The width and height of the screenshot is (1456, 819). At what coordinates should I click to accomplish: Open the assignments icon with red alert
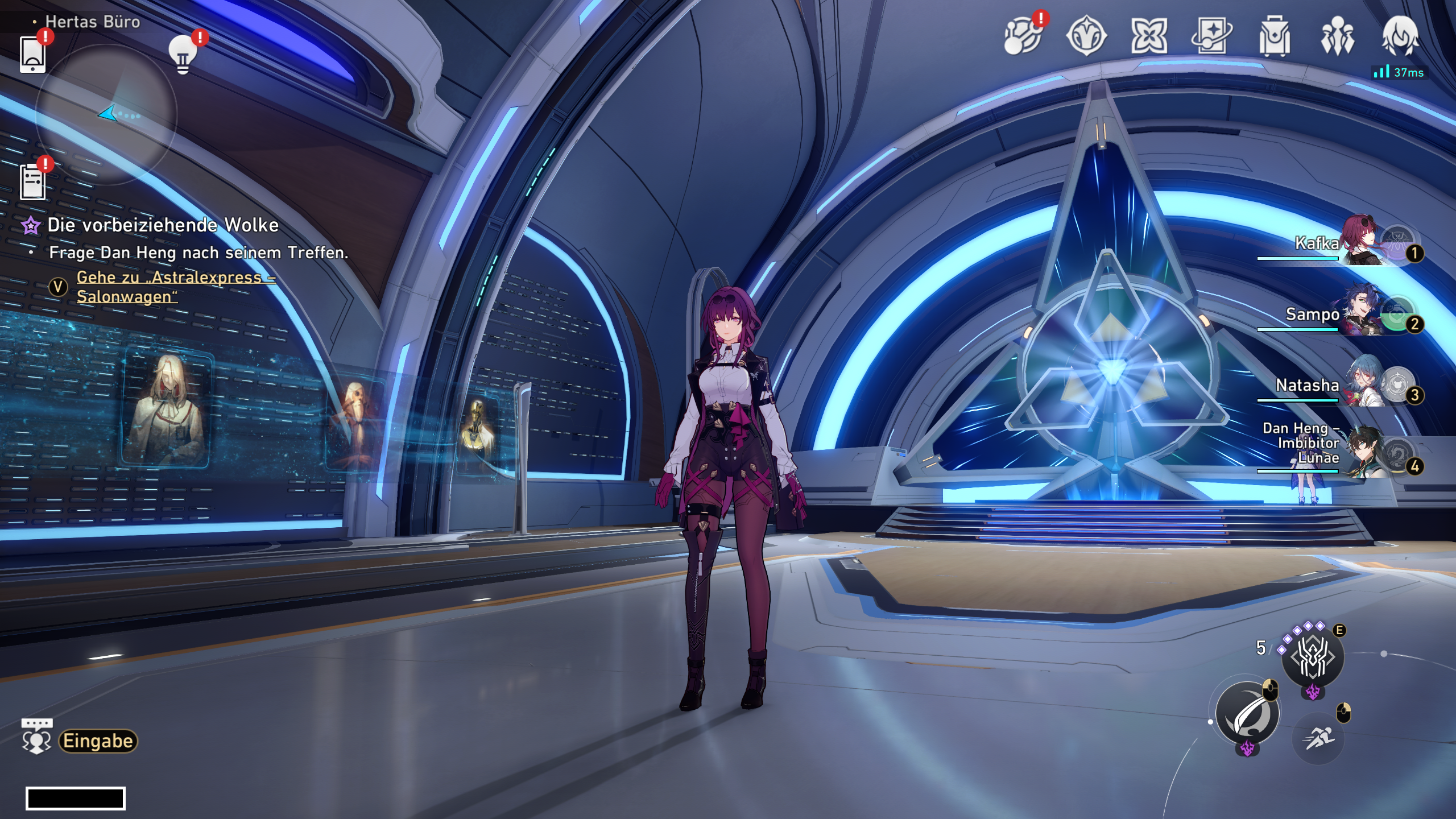point(1022,36)
